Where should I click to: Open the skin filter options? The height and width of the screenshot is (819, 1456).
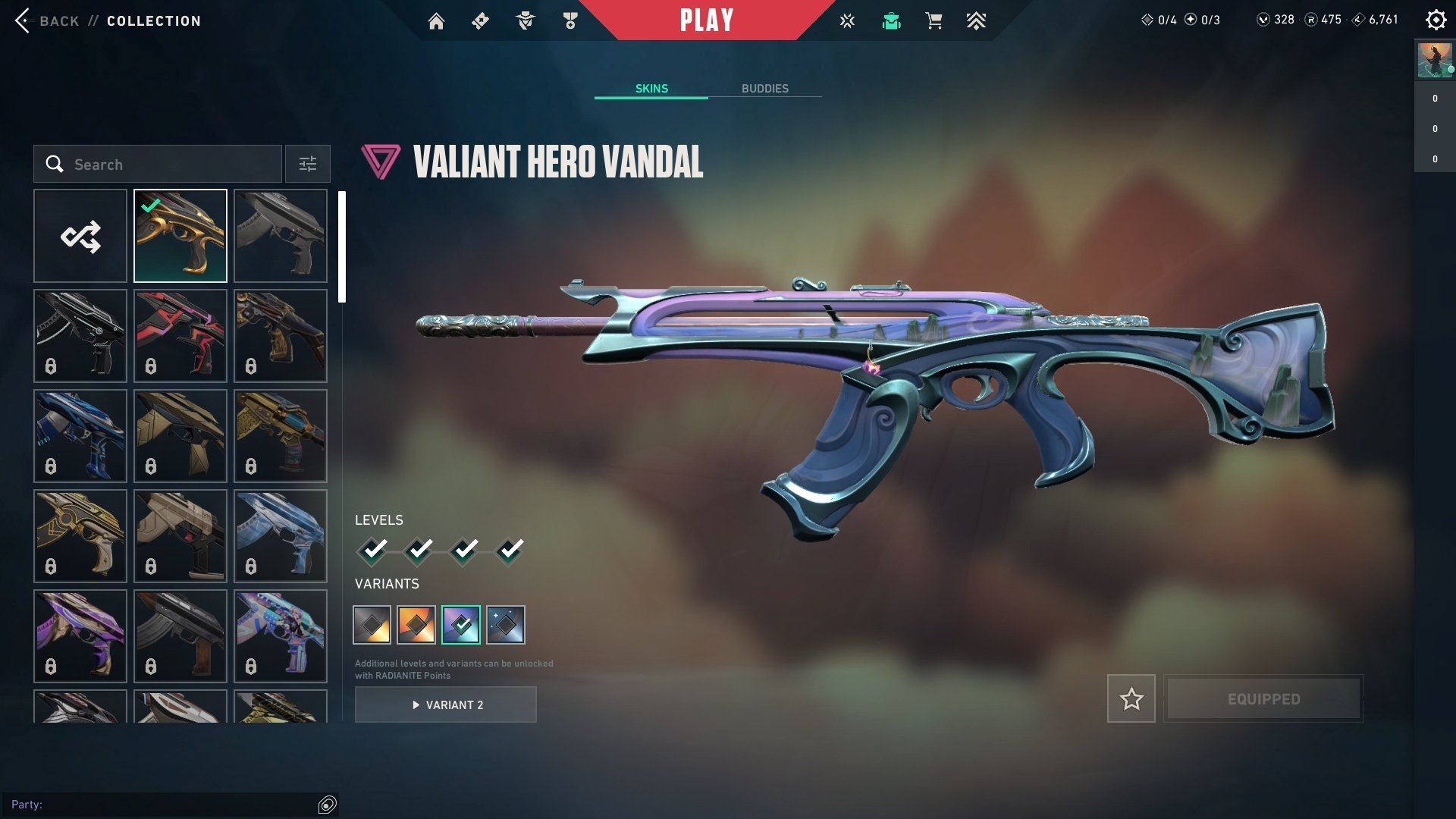308,165
